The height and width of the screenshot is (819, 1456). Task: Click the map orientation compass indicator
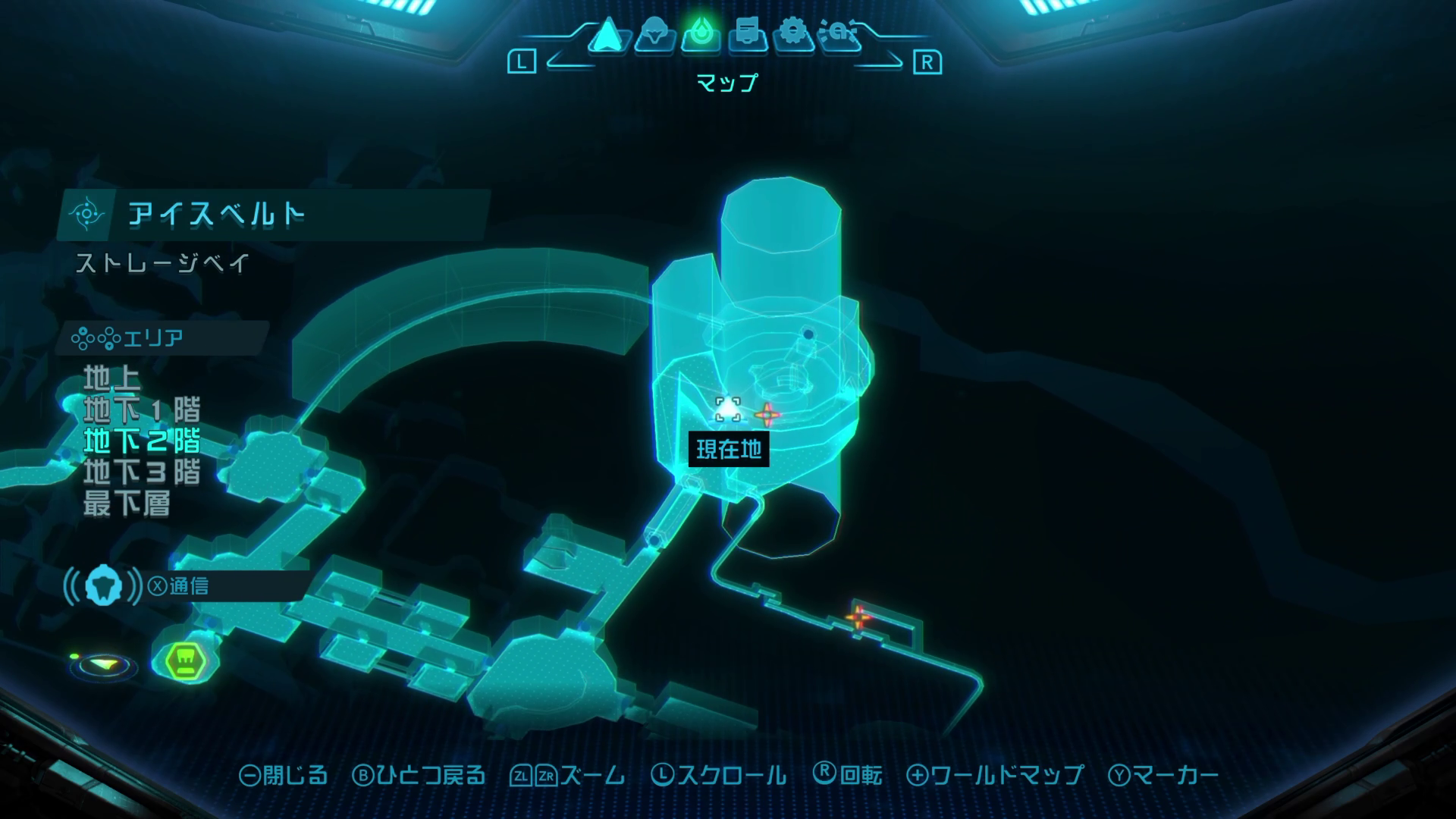tap(104, 665)
